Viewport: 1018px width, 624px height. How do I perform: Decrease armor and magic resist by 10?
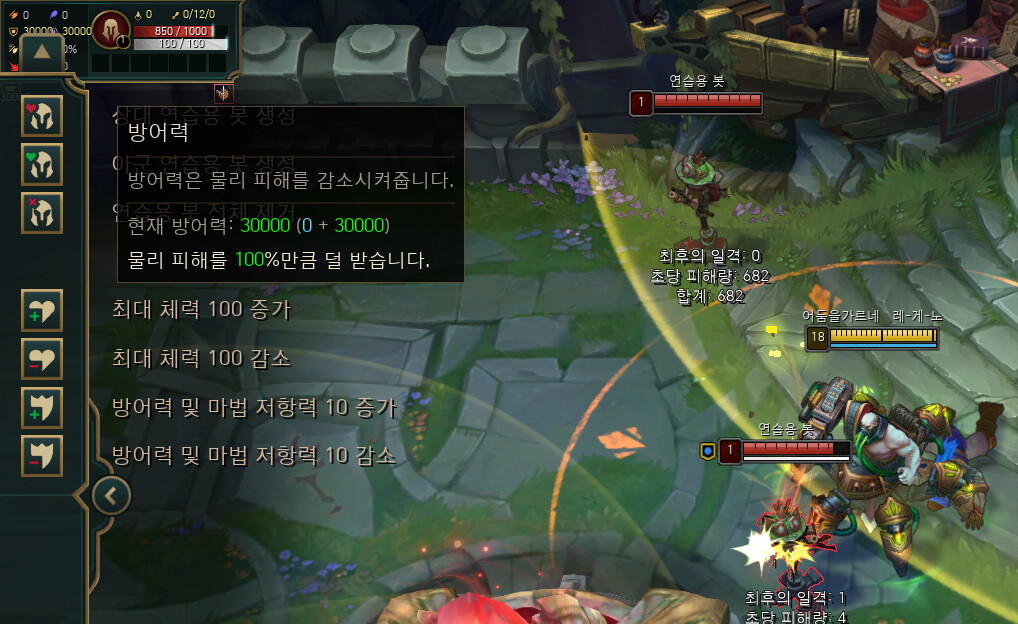point(42,455)
